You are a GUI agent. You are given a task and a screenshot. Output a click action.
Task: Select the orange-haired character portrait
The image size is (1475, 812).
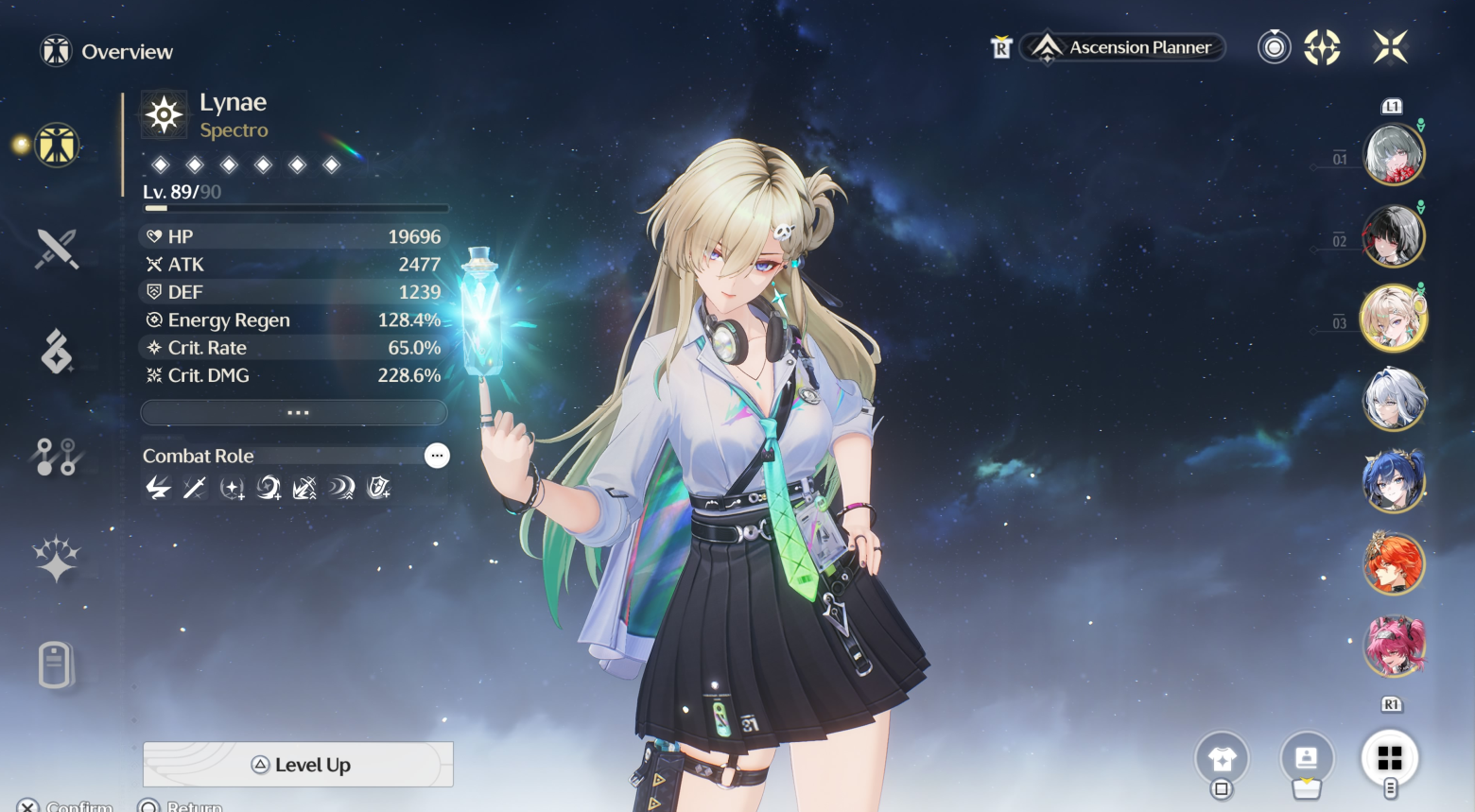[x=1394, y=563]
